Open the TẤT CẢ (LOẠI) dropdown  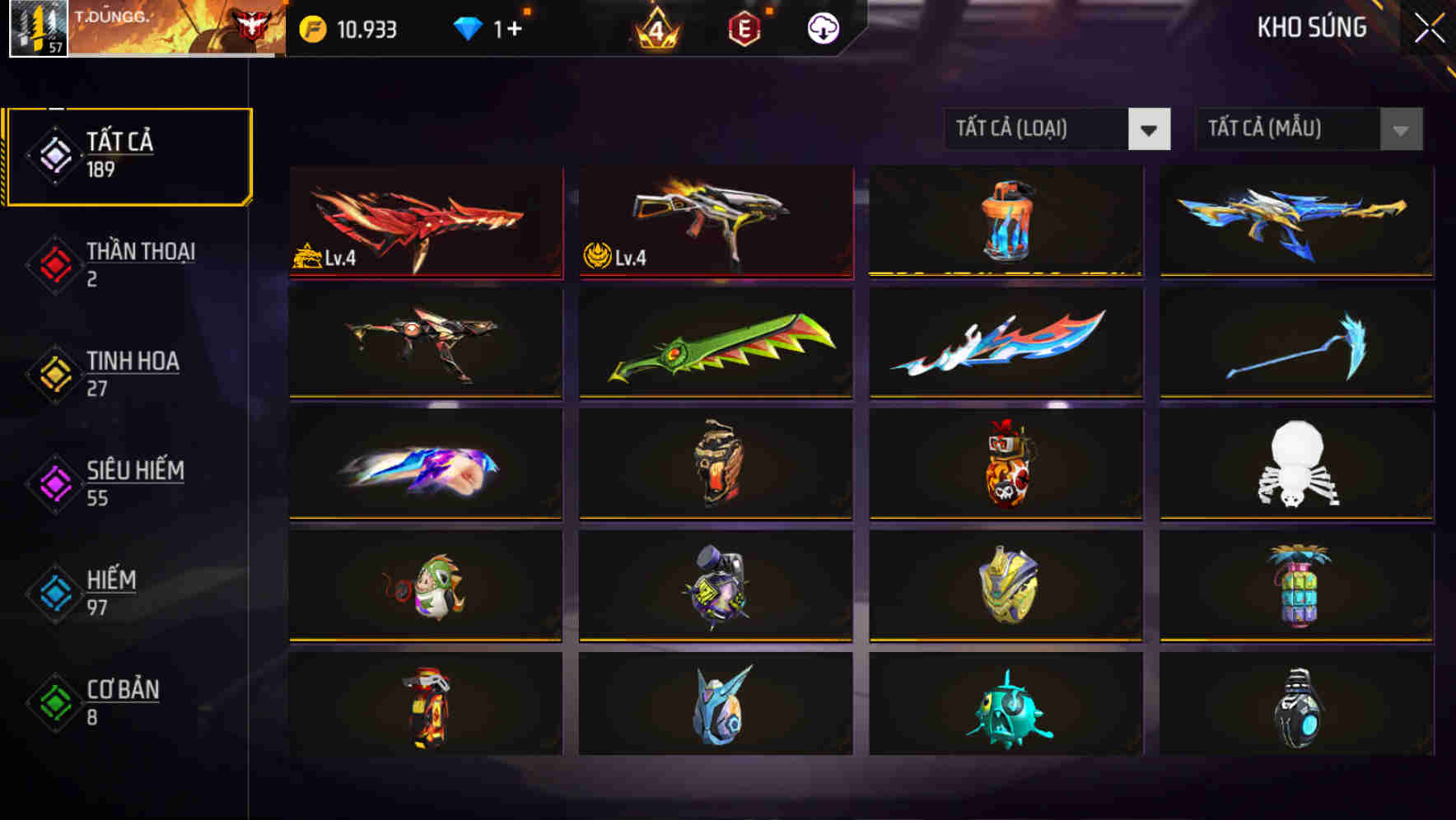1058,128
